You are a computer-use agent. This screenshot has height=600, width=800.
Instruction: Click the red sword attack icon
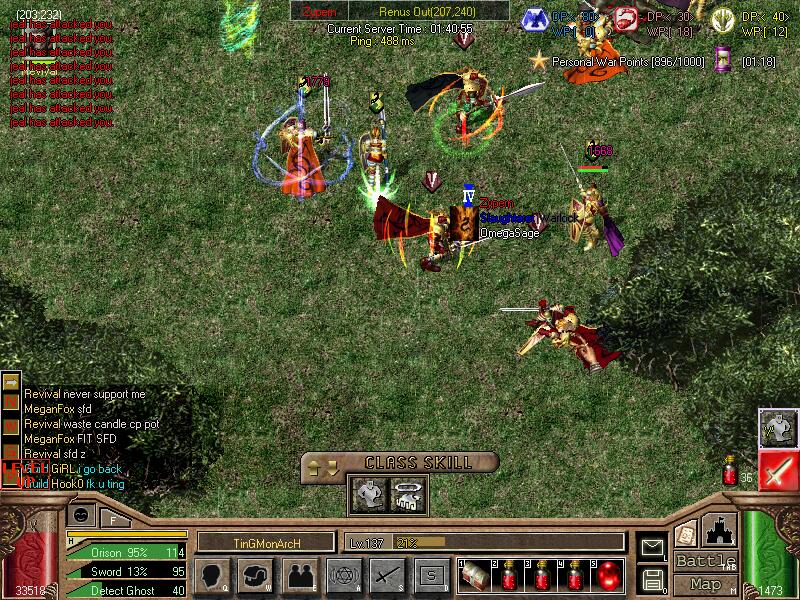click(776, 471)
